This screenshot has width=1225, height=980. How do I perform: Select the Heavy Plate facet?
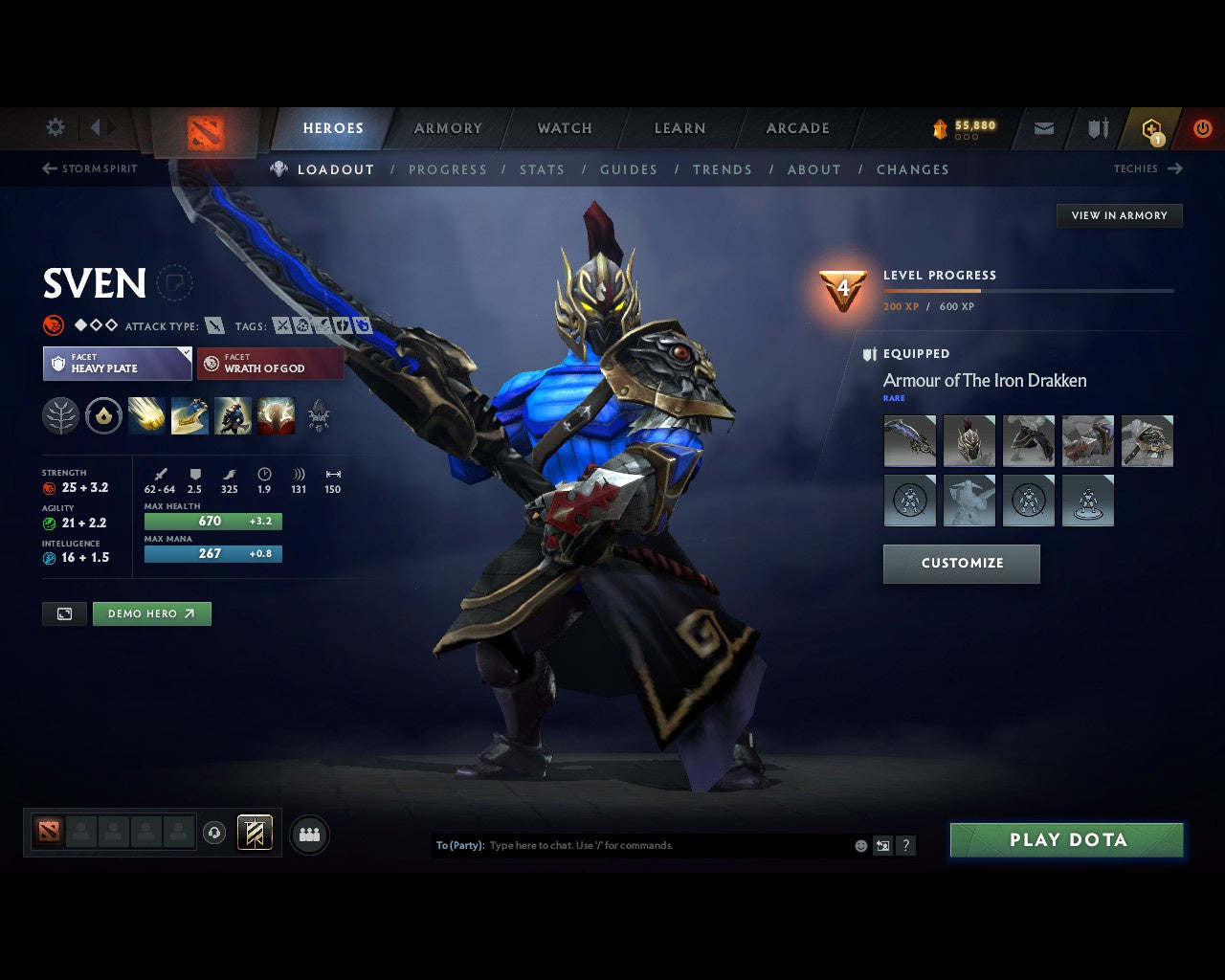(117, 364)
